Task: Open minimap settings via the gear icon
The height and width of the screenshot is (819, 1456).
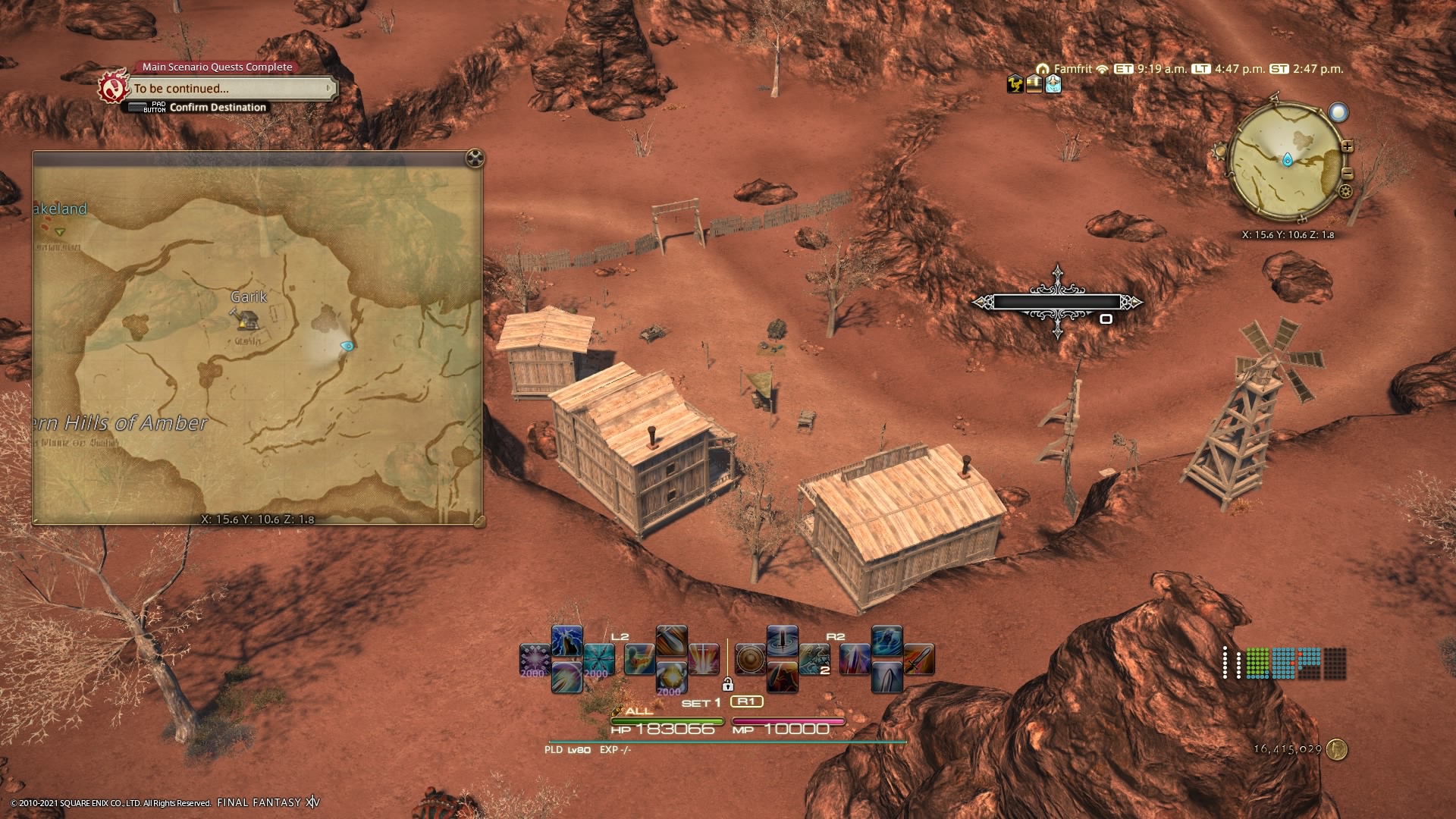Action: pos(1345,192)
